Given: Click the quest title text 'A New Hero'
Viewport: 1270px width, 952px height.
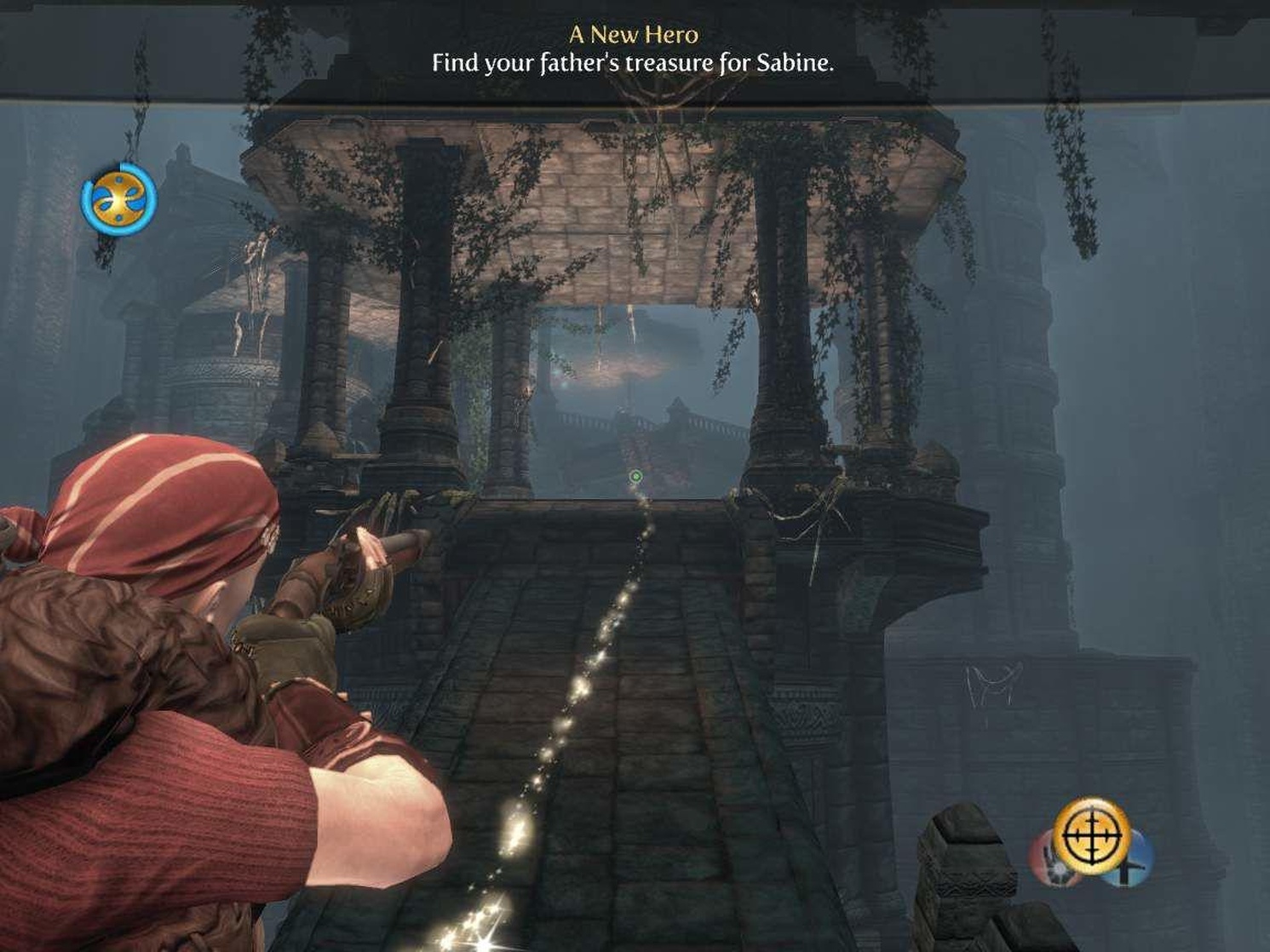Looking at the screenshot, I should [x=634, y=35].
